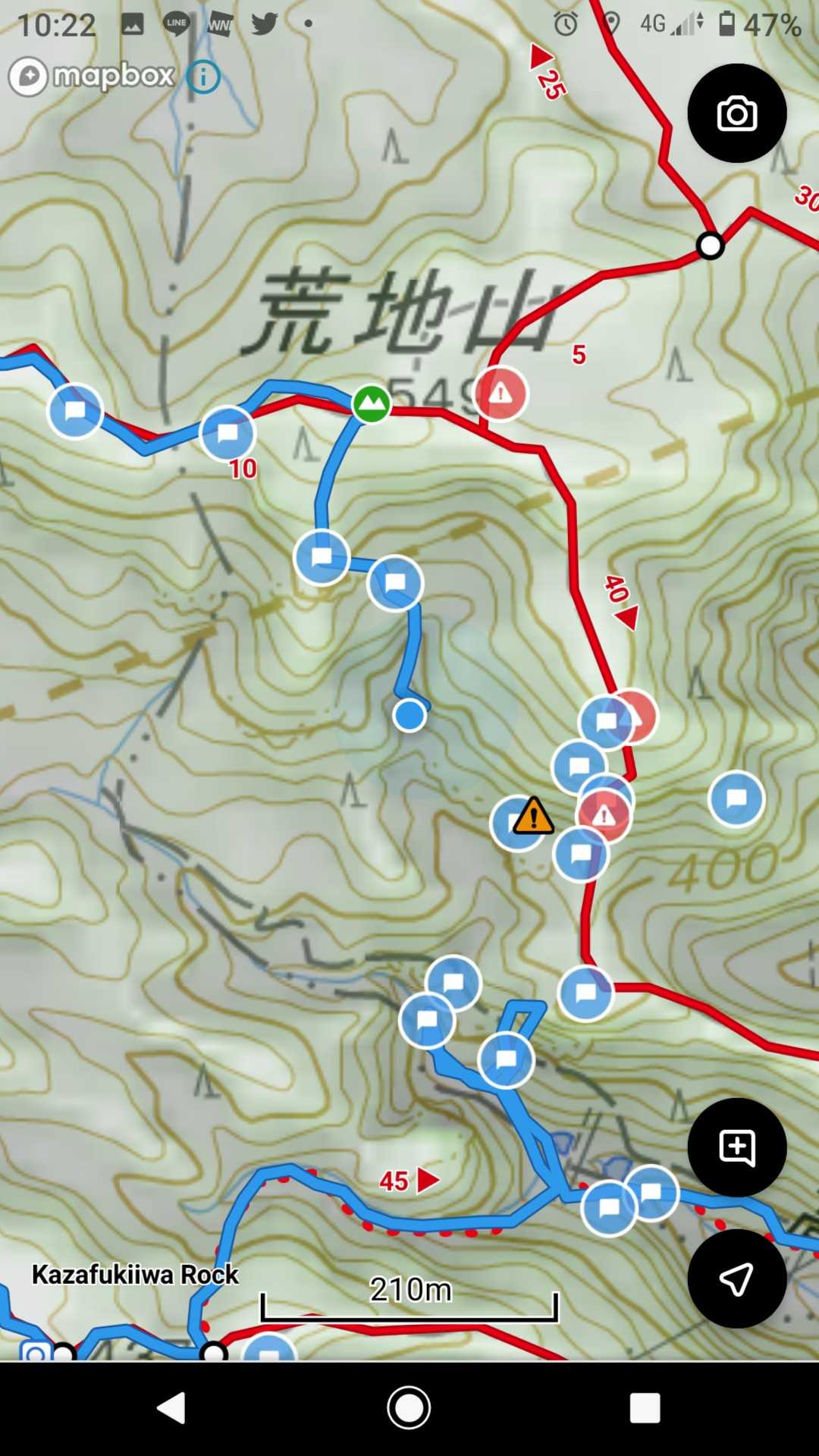Tap the red caution marker beside the 5 label
The height and width of the screenshot is (1456, 819).
point(500,394)
